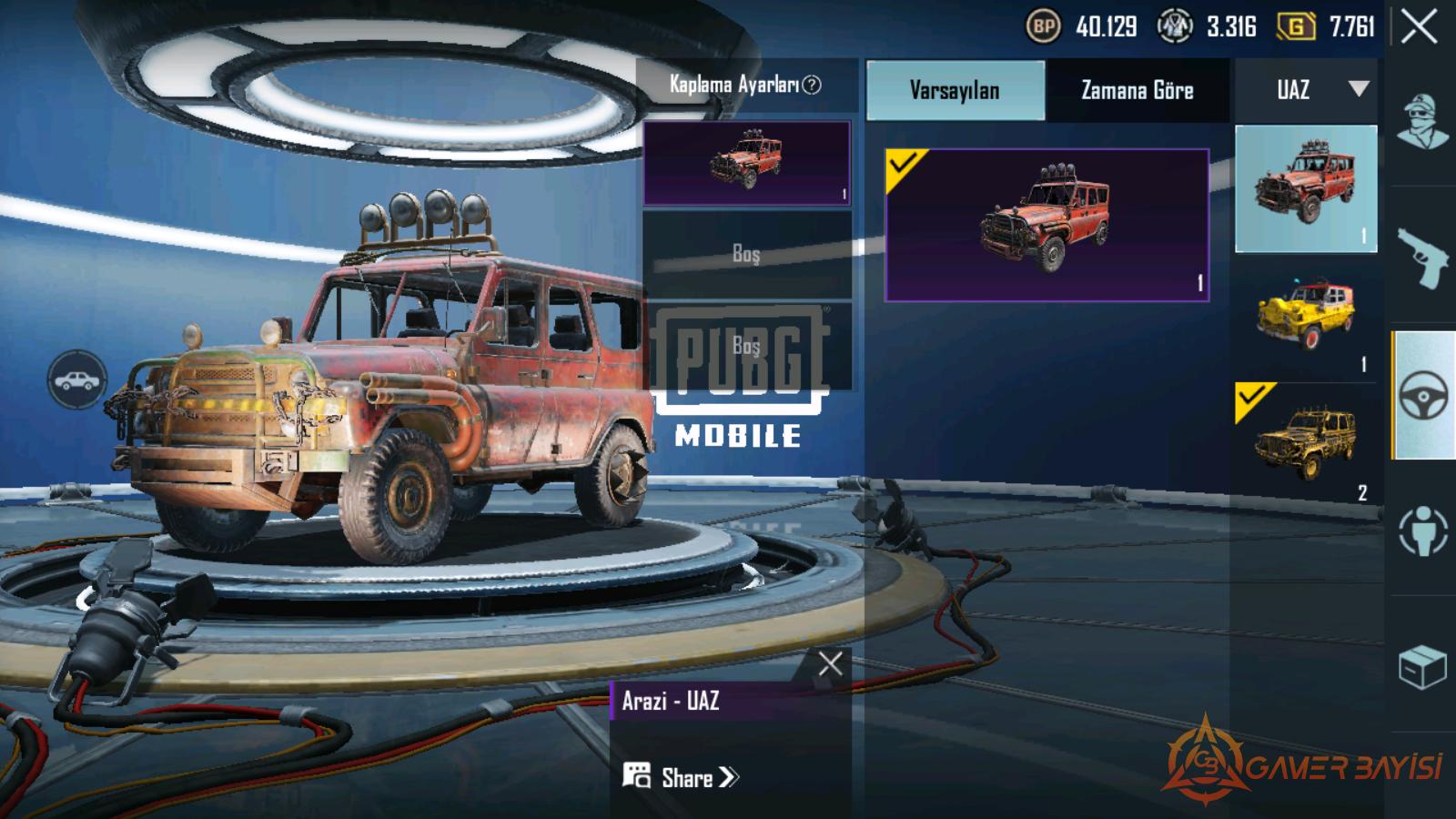Open the gold G currency balance
The image size is (1456, 819).
pyautogui.click(x=1296, y=27)
